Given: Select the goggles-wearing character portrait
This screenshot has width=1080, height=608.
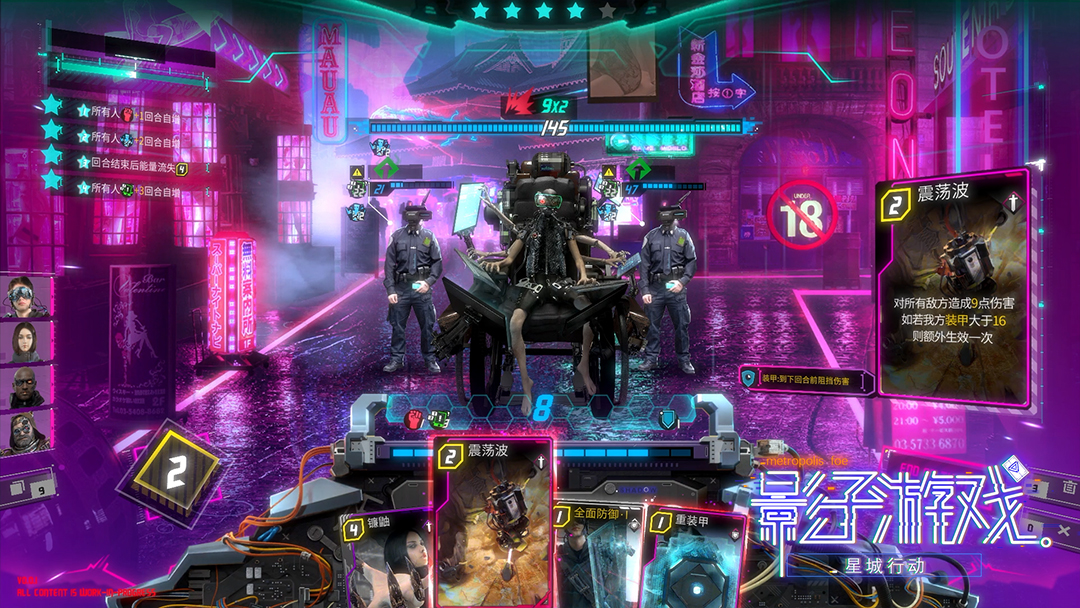Looking at the screenshot, I should coord(29,296).
